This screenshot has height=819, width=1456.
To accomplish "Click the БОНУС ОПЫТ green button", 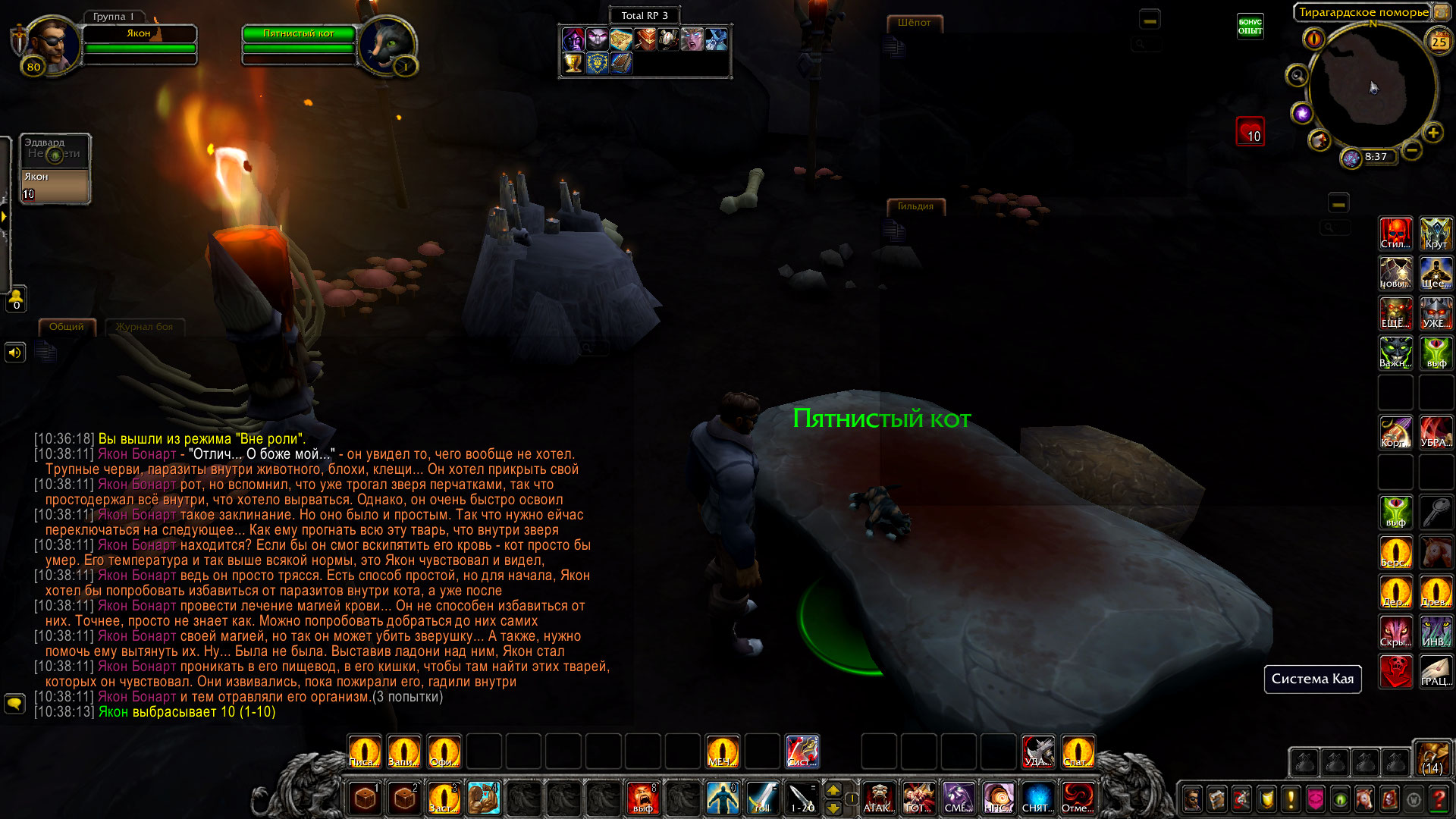I will click(1250, 27).
